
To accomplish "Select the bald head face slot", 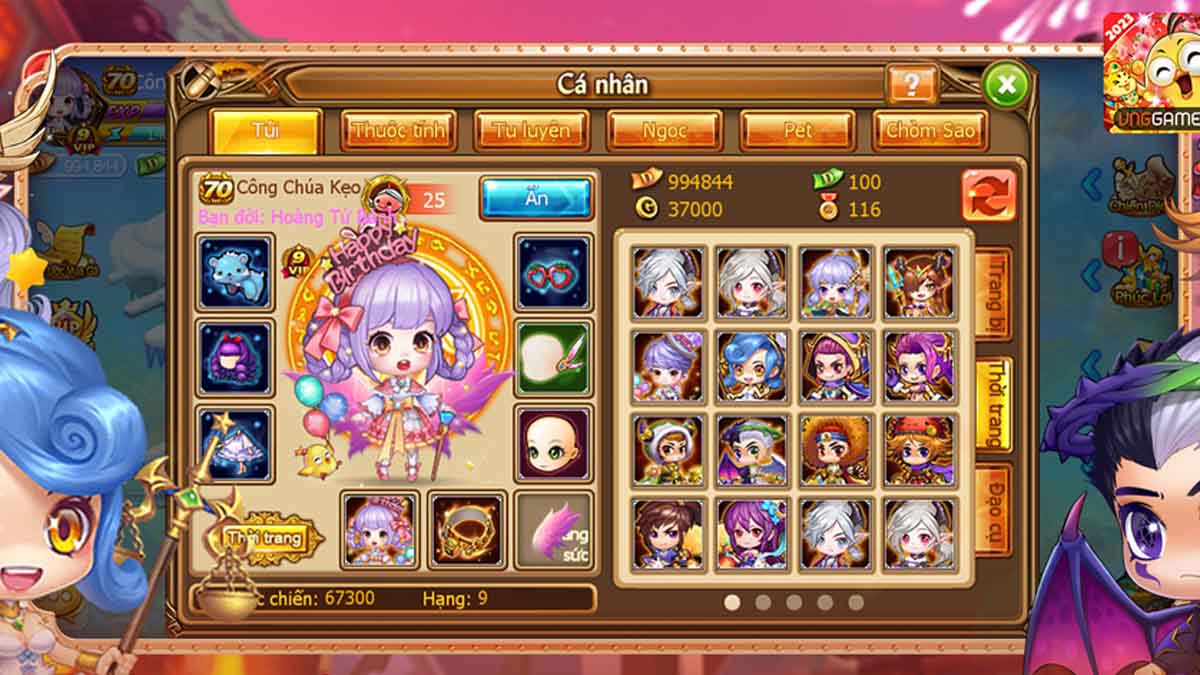I will click(x=553, y=444).
